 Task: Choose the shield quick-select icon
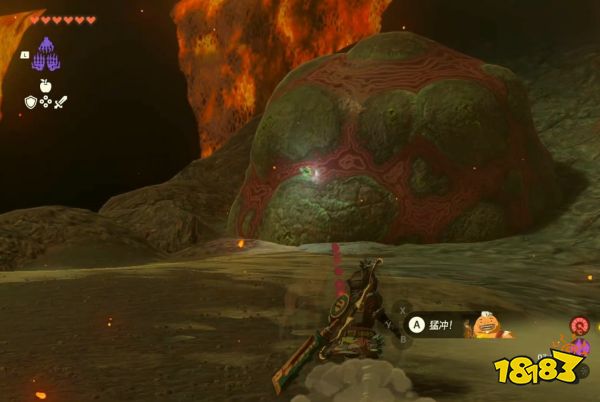click(30, 101)
